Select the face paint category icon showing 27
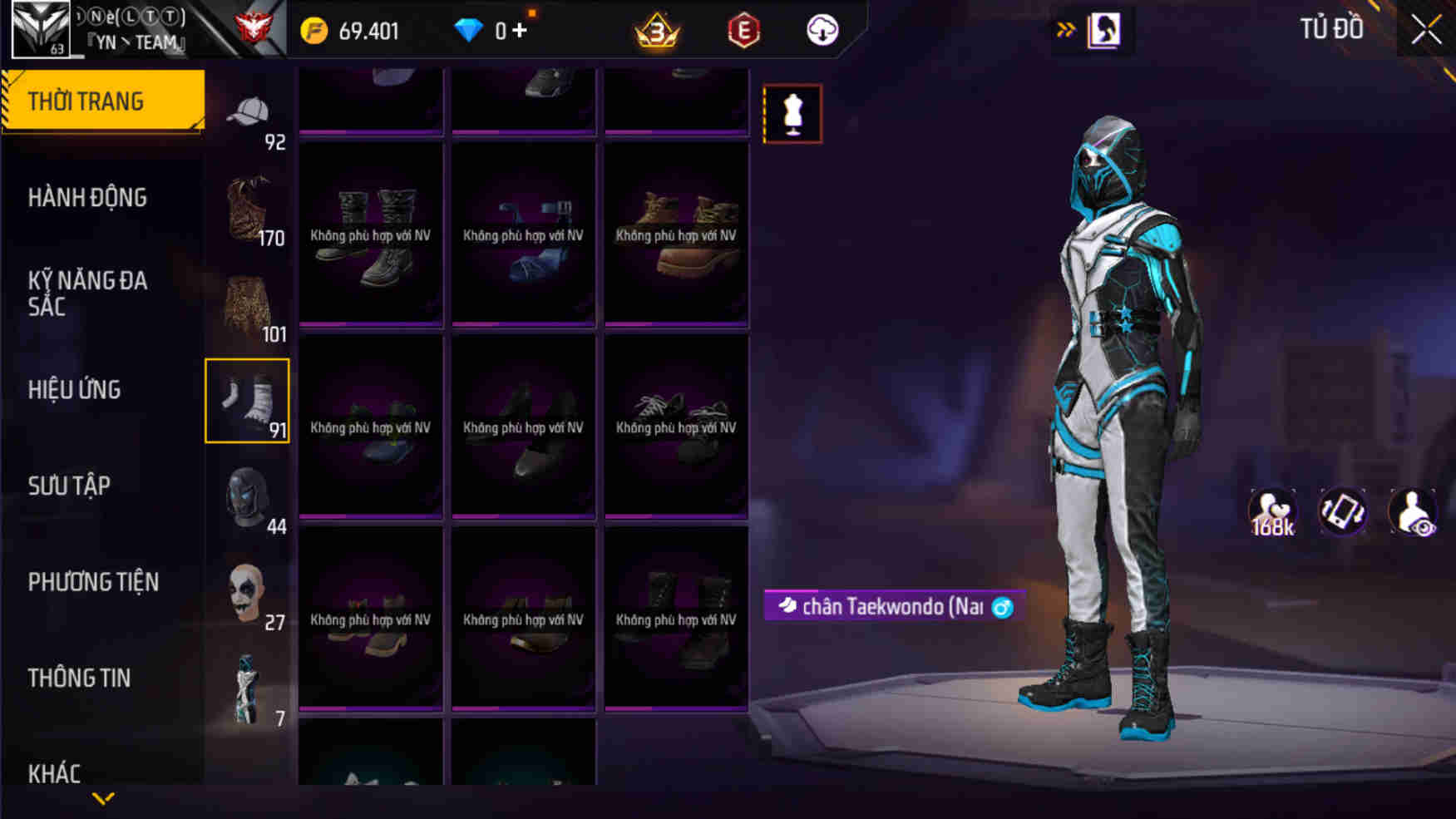Image resolution: width=1456 pixels, height=819 pixels. pyautogui.click(x=247, y=592)
